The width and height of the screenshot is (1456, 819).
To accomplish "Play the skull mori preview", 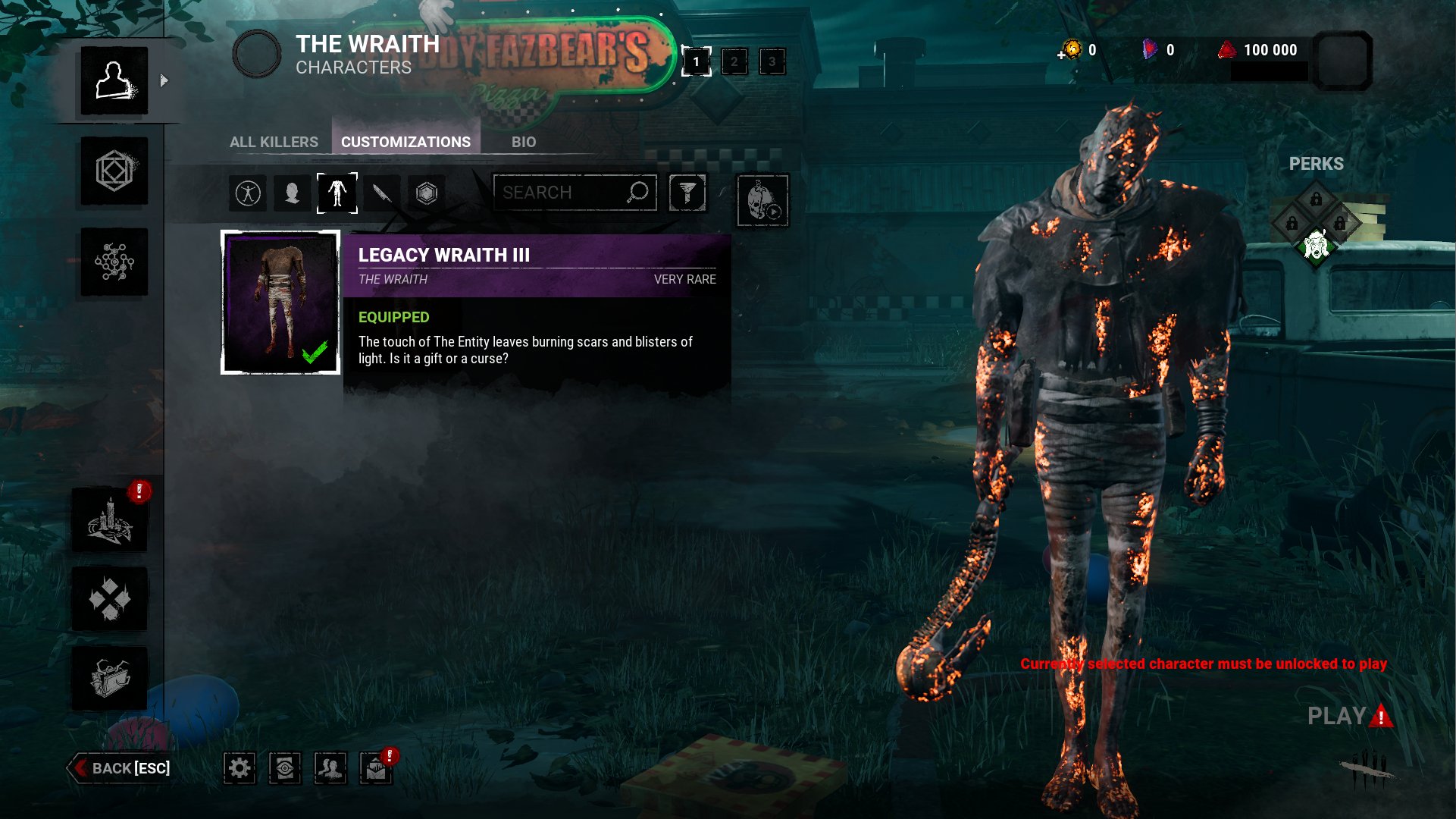I will (762, 201).
